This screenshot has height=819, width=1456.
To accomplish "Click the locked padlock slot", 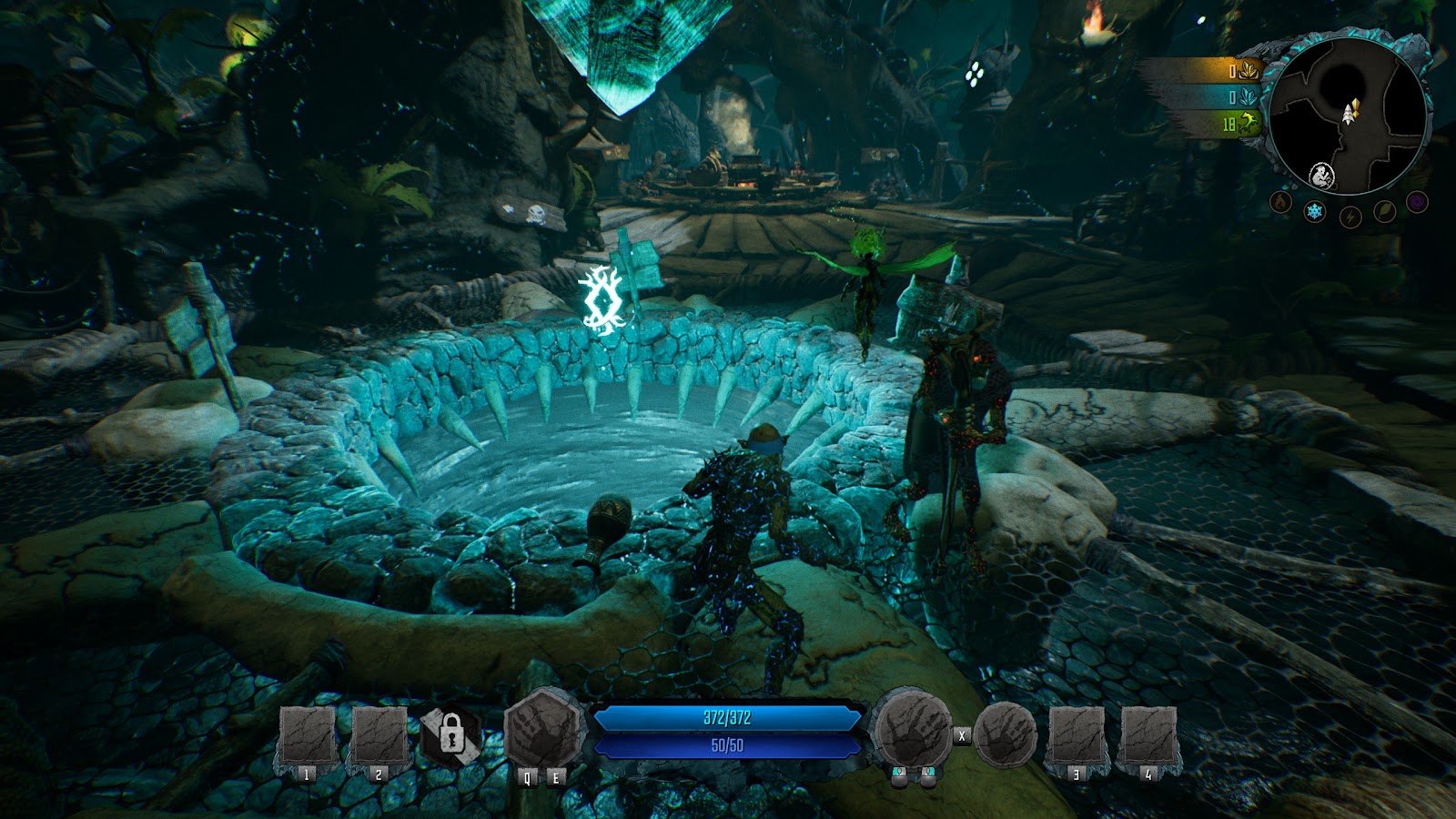I will point(450,733).
